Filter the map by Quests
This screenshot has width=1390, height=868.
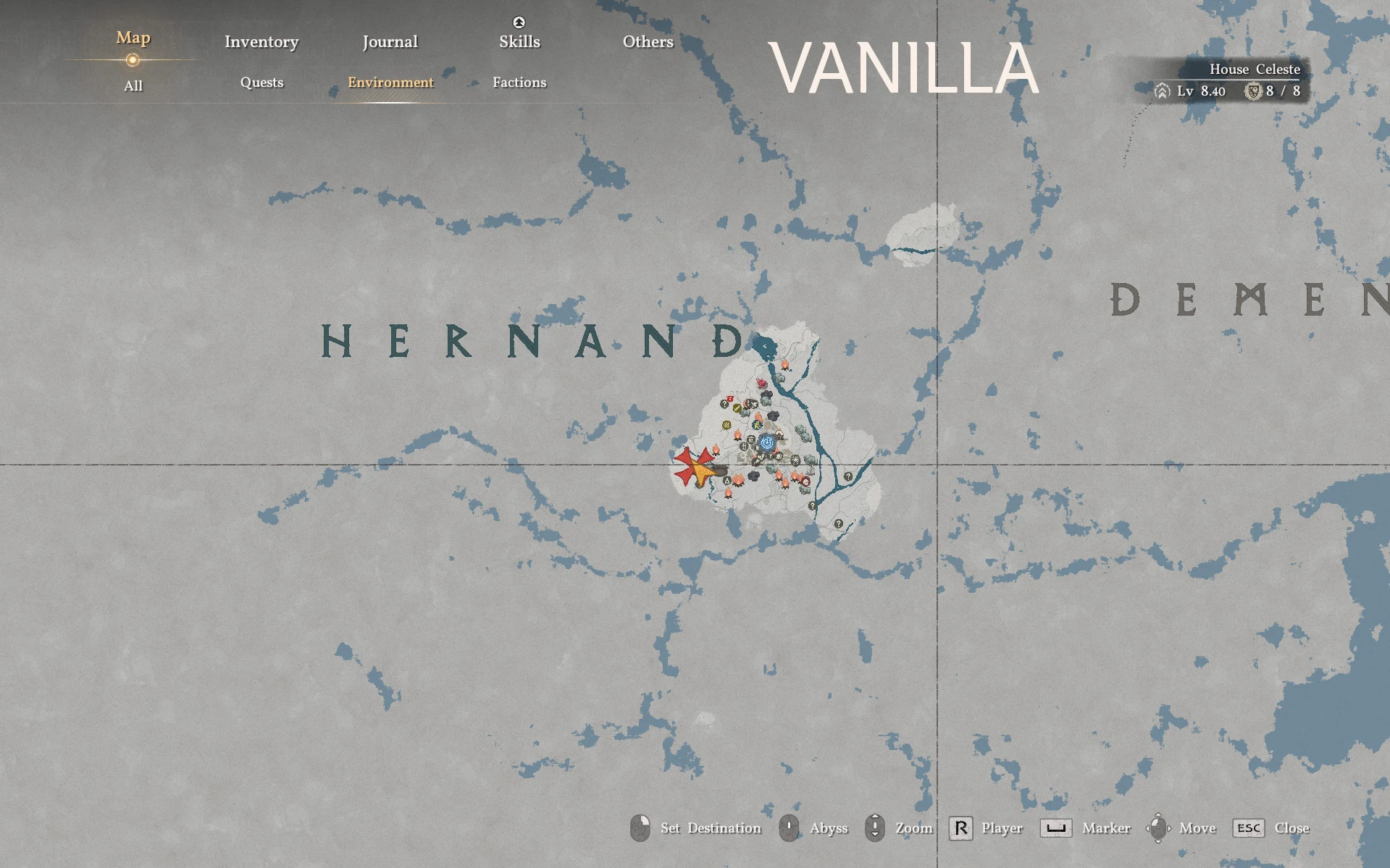pyautogui.click(x=261, y=83)
